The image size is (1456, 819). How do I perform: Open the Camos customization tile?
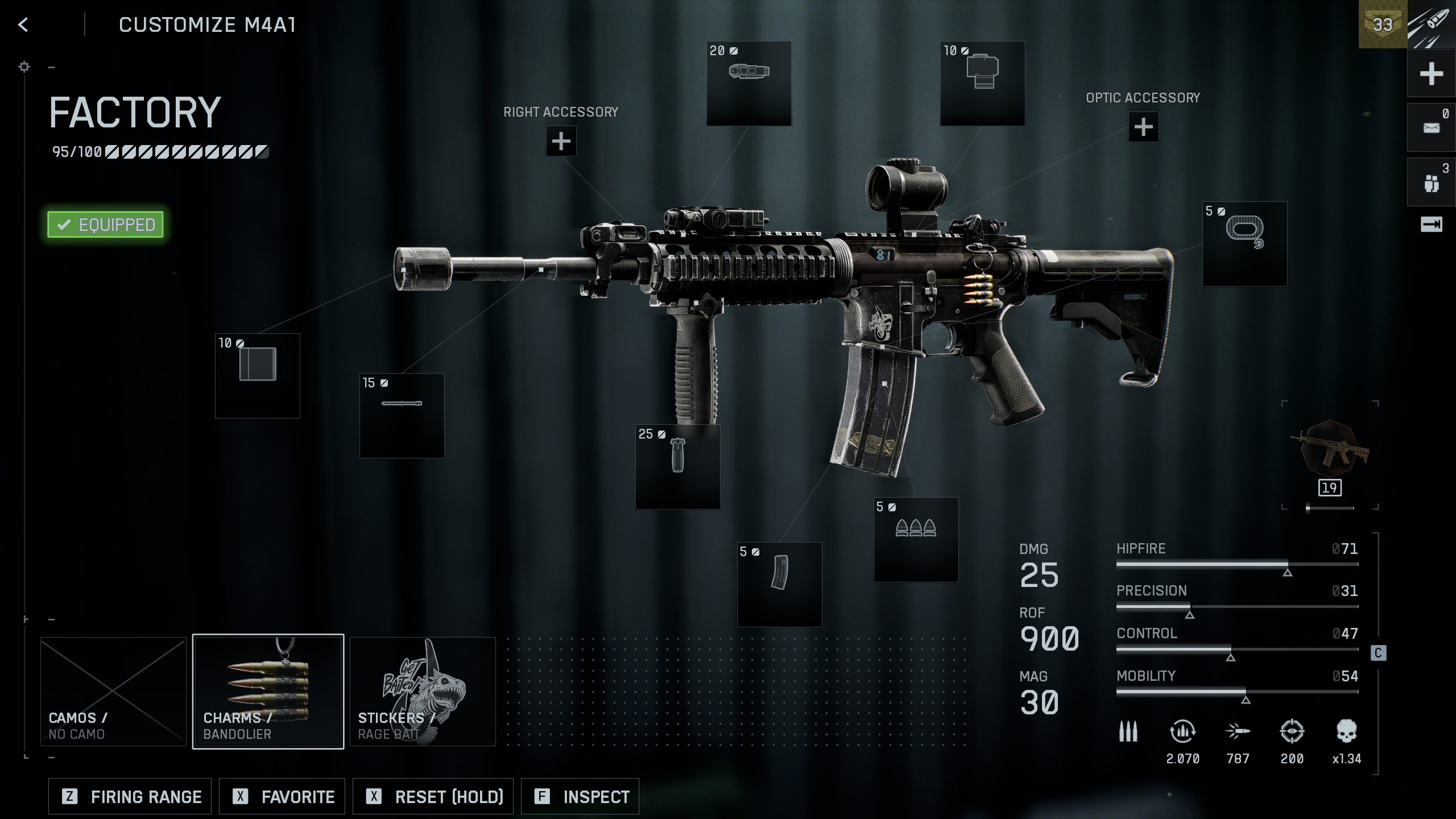(113, 691)
